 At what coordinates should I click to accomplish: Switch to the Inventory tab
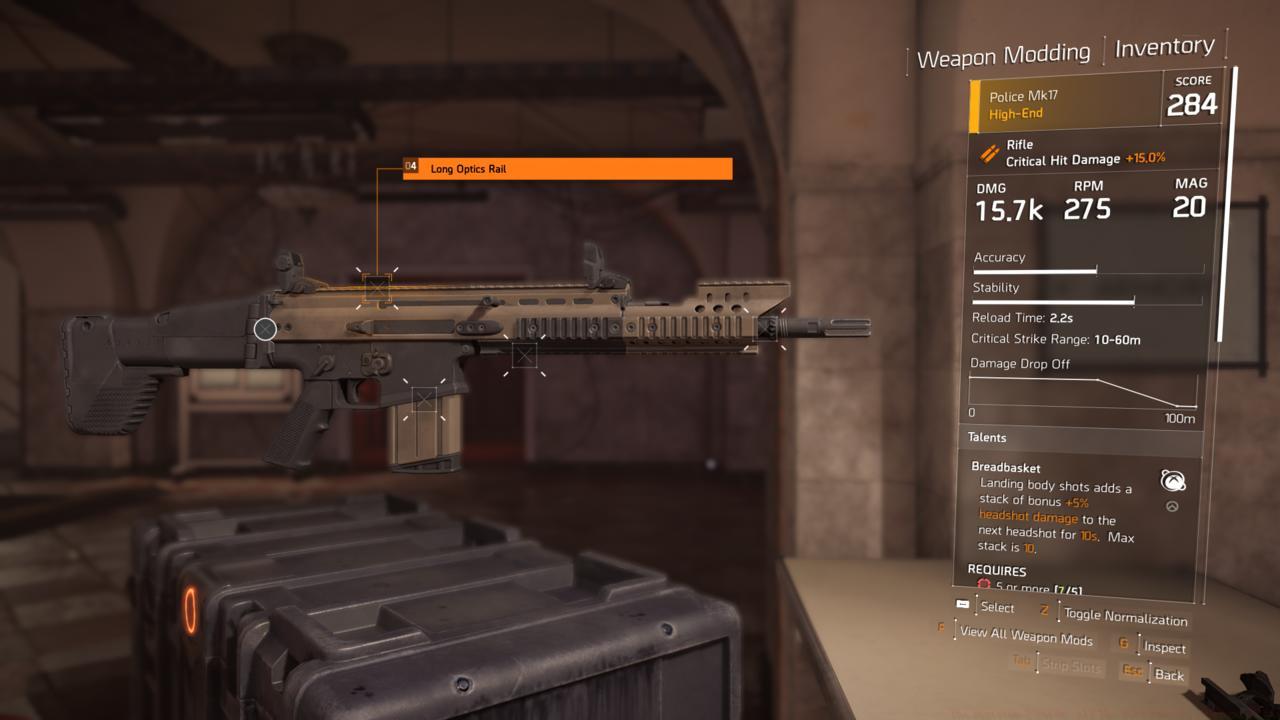1163,45
